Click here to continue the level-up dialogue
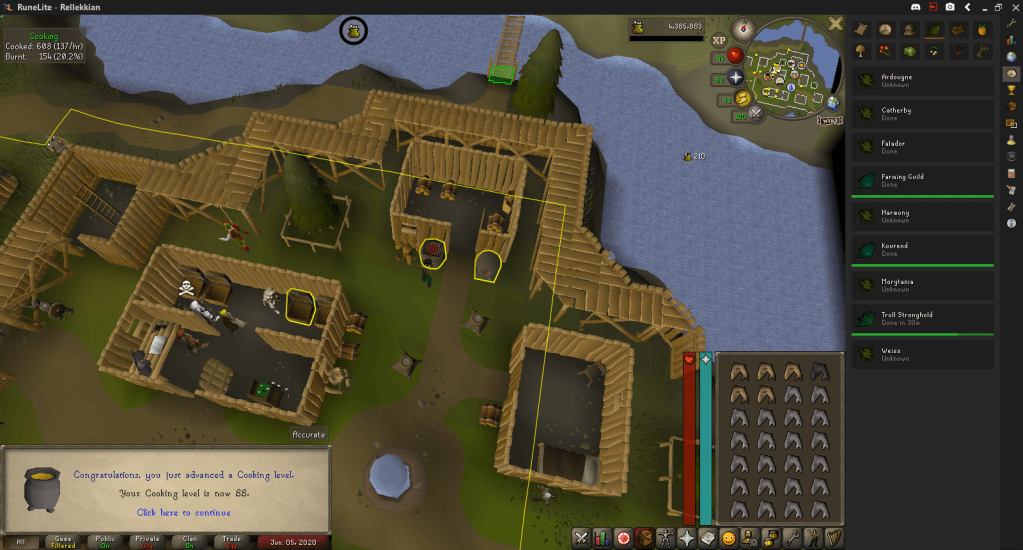 [182, 513]
